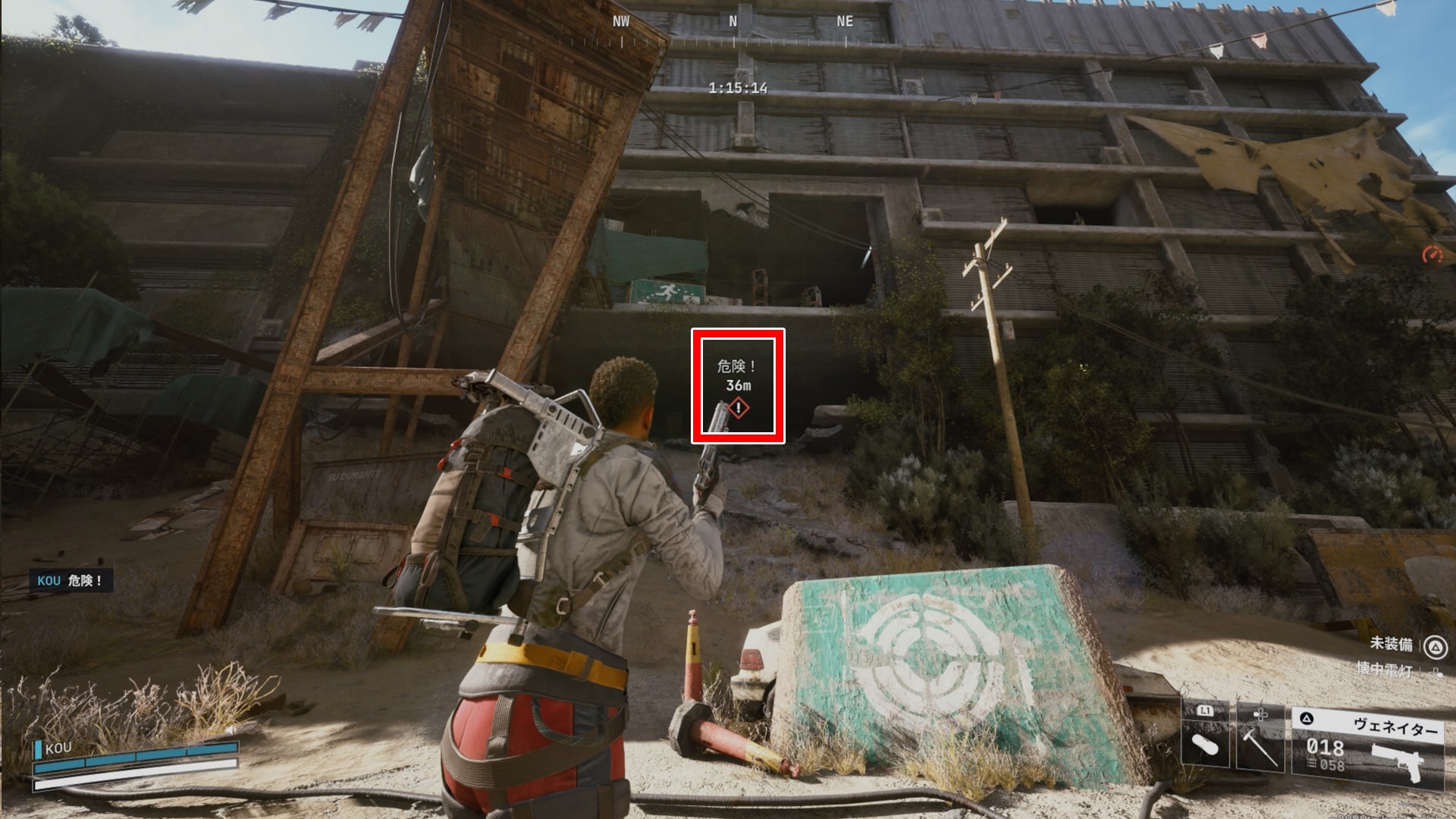
Task: Click the KOU 危険! callout message
Action: click(x=71, y=581)
